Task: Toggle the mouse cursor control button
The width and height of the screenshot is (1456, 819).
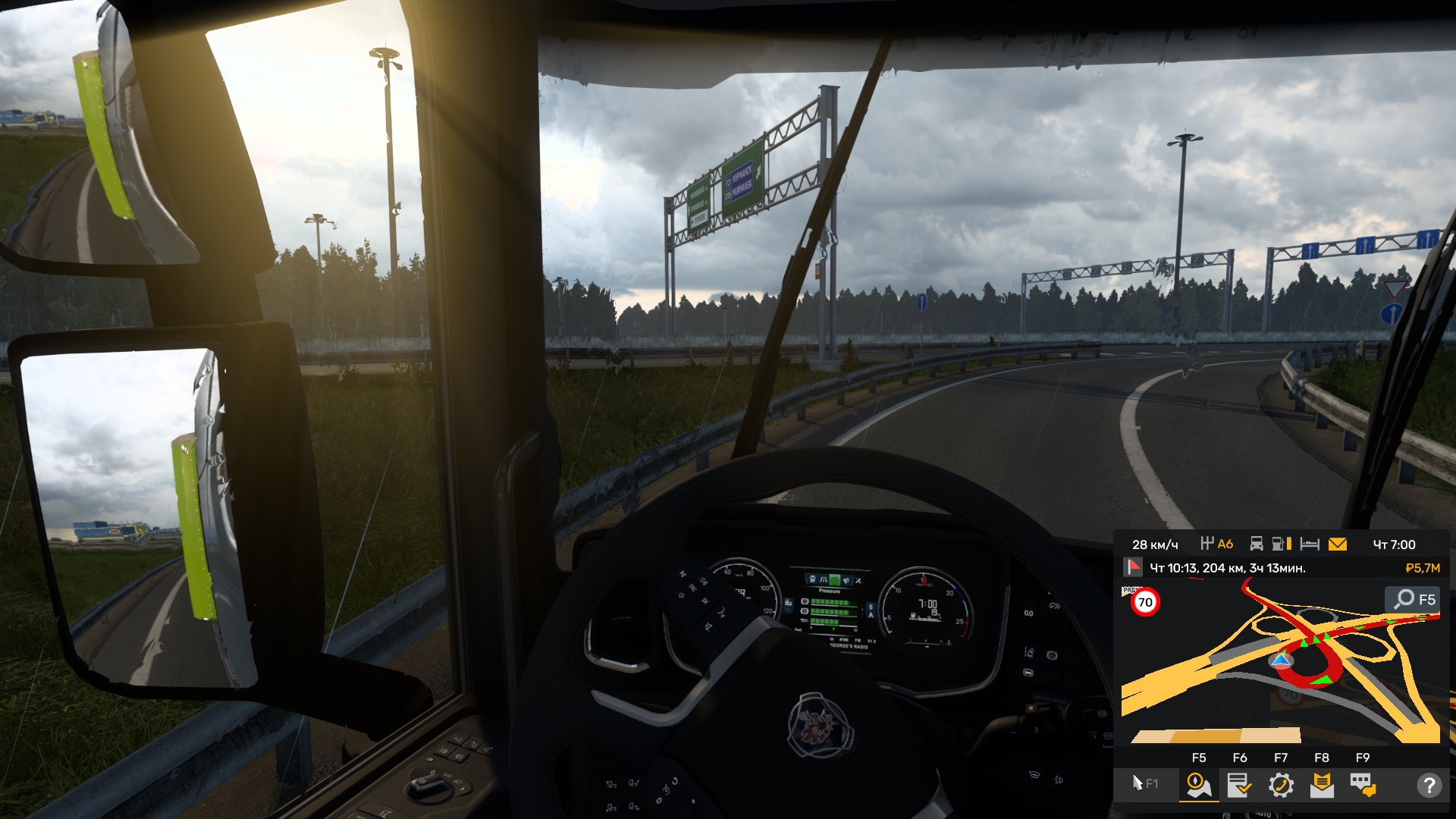Action: click(x=1144, y=783)
